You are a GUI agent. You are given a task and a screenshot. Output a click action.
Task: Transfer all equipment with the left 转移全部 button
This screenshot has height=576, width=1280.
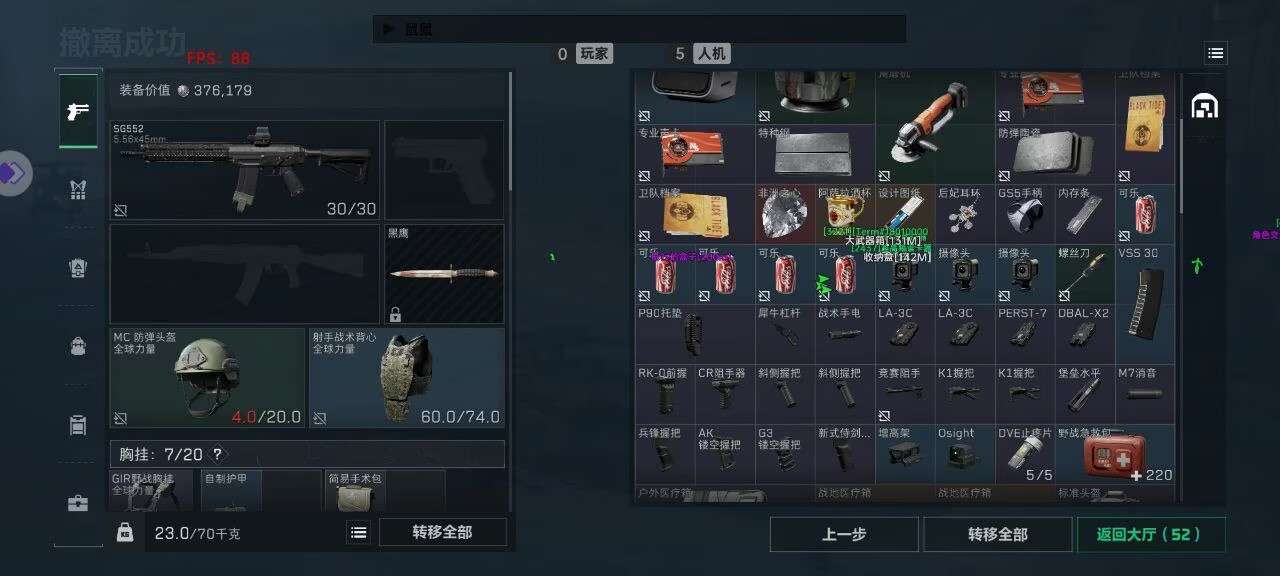tap(442, 532)
